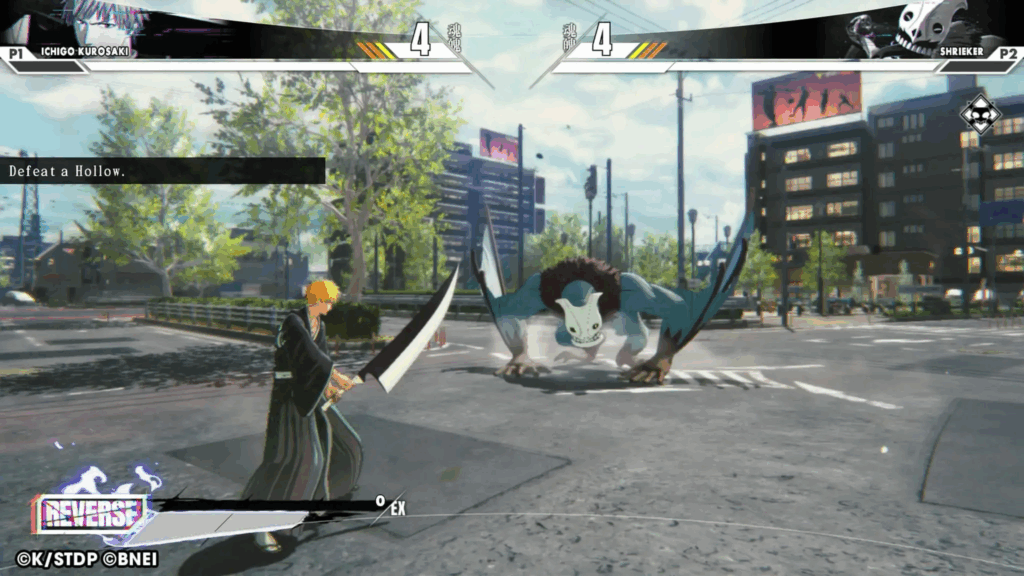Viewport: 1024px width, 576px height.
Task: Select the "Defeat a Hollow." objective banner
Action: click(162, 171)
